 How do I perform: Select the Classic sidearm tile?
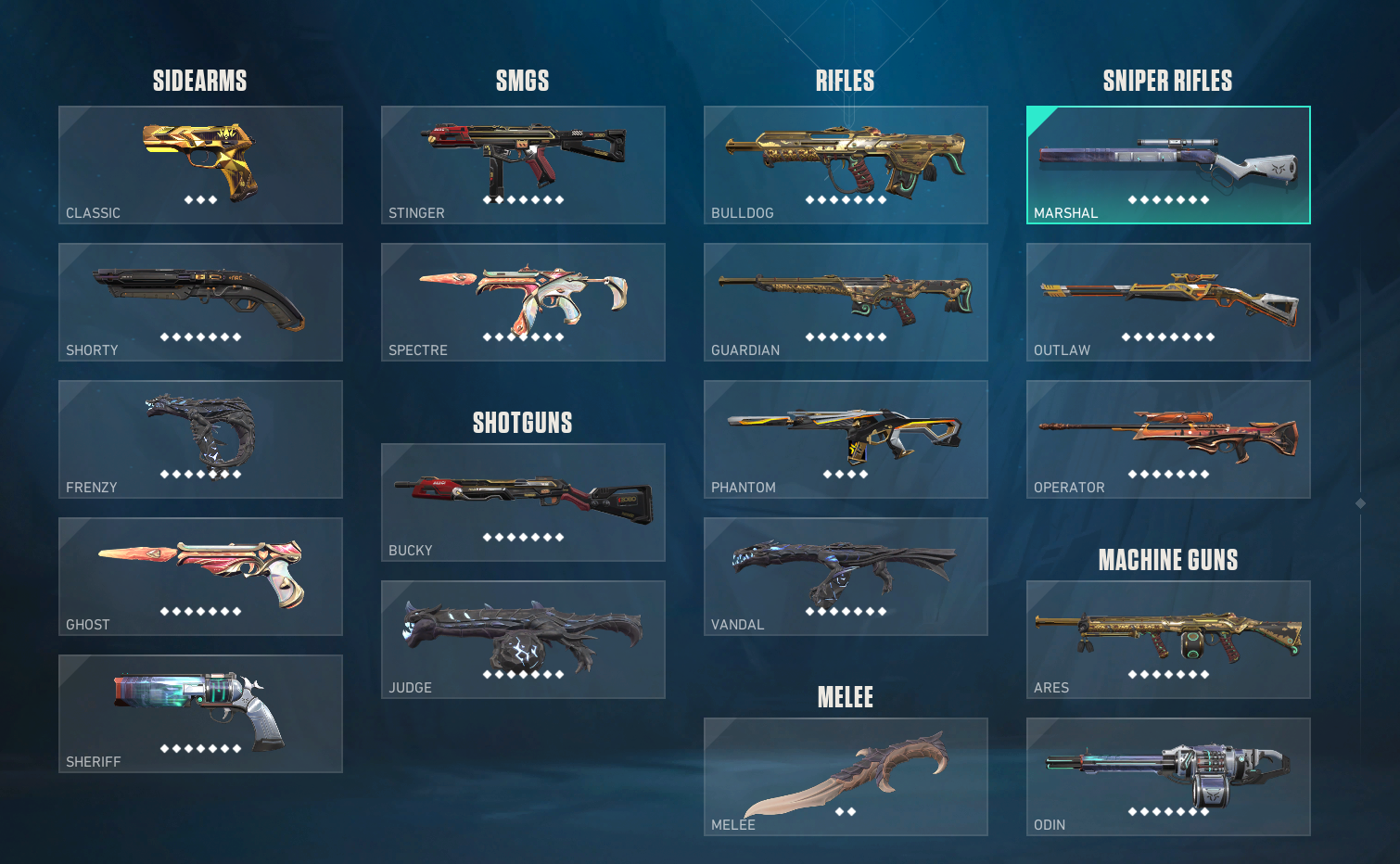(x=200, y=165)
